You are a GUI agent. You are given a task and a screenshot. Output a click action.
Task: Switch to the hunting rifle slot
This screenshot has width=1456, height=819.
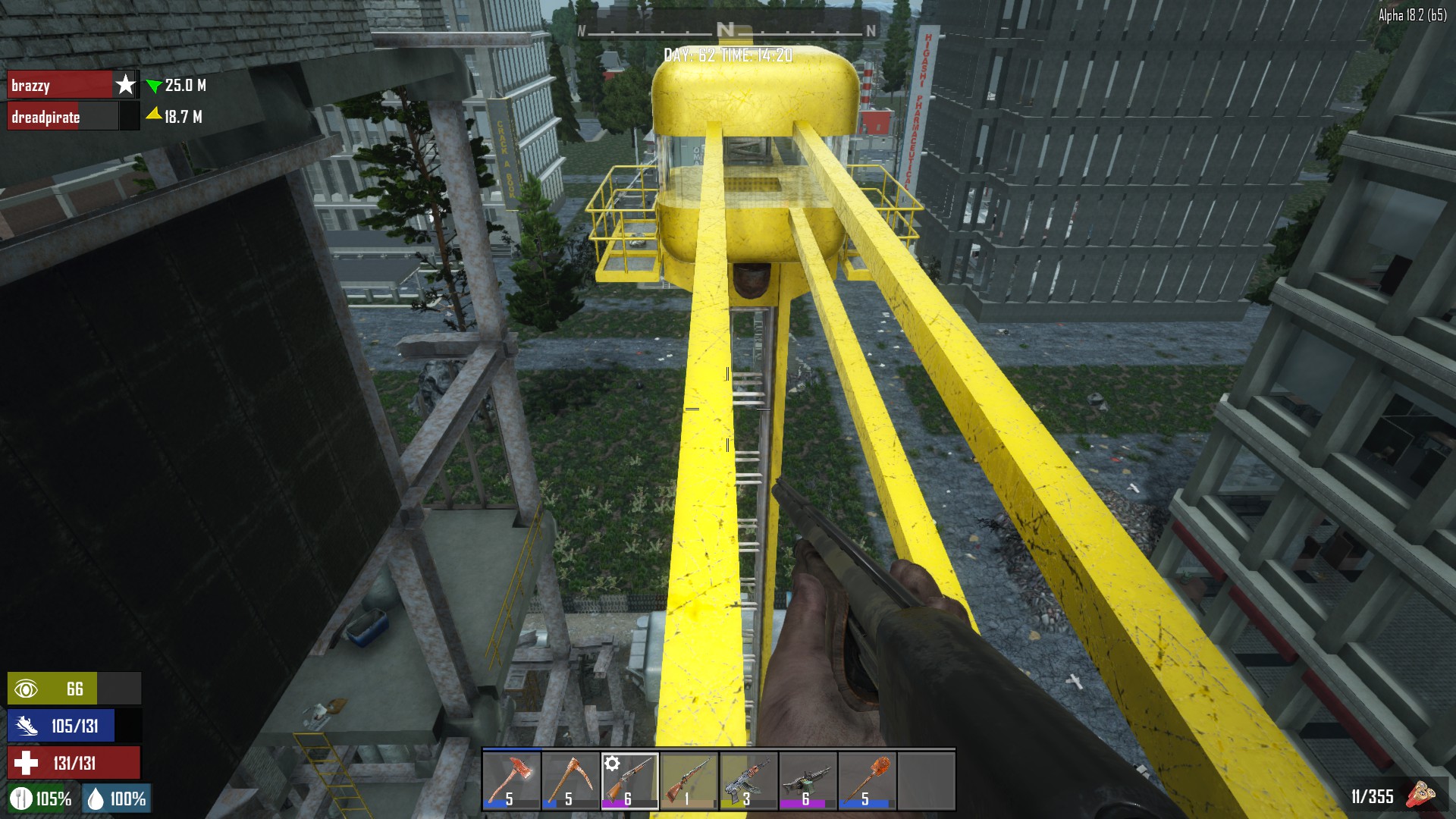click(x=689, y=780)
